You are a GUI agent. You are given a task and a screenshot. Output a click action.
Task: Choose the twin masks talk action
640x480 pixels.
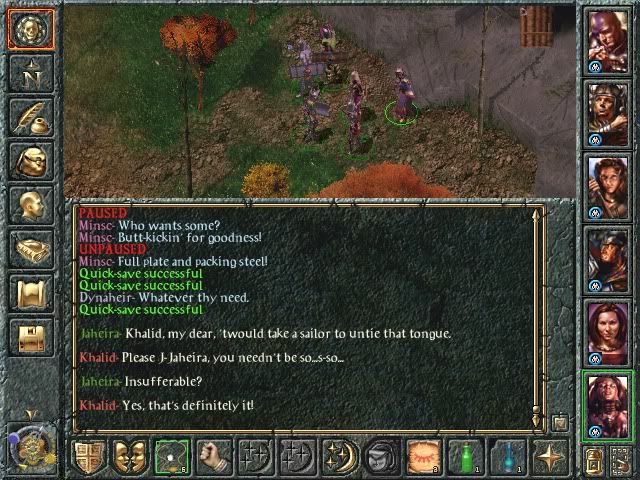pos(130,456)
